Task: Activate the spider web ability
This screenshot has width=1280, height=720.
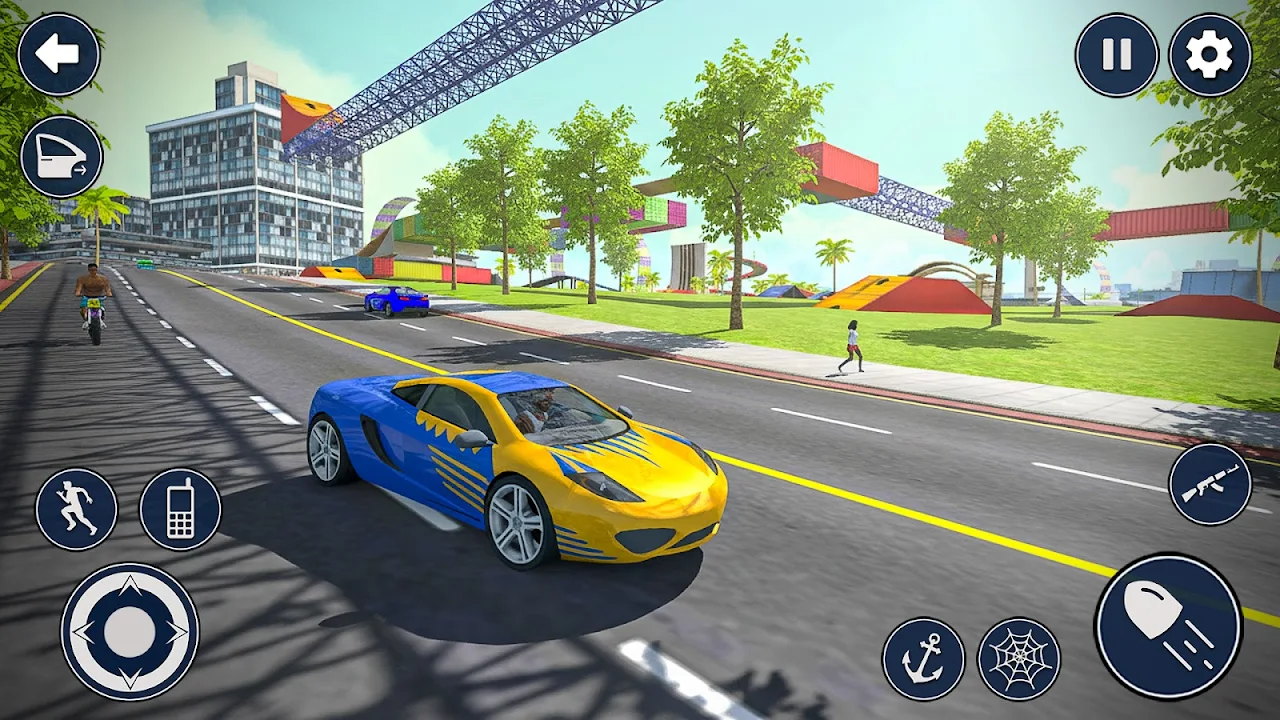Action: [x=1019, y=659]
